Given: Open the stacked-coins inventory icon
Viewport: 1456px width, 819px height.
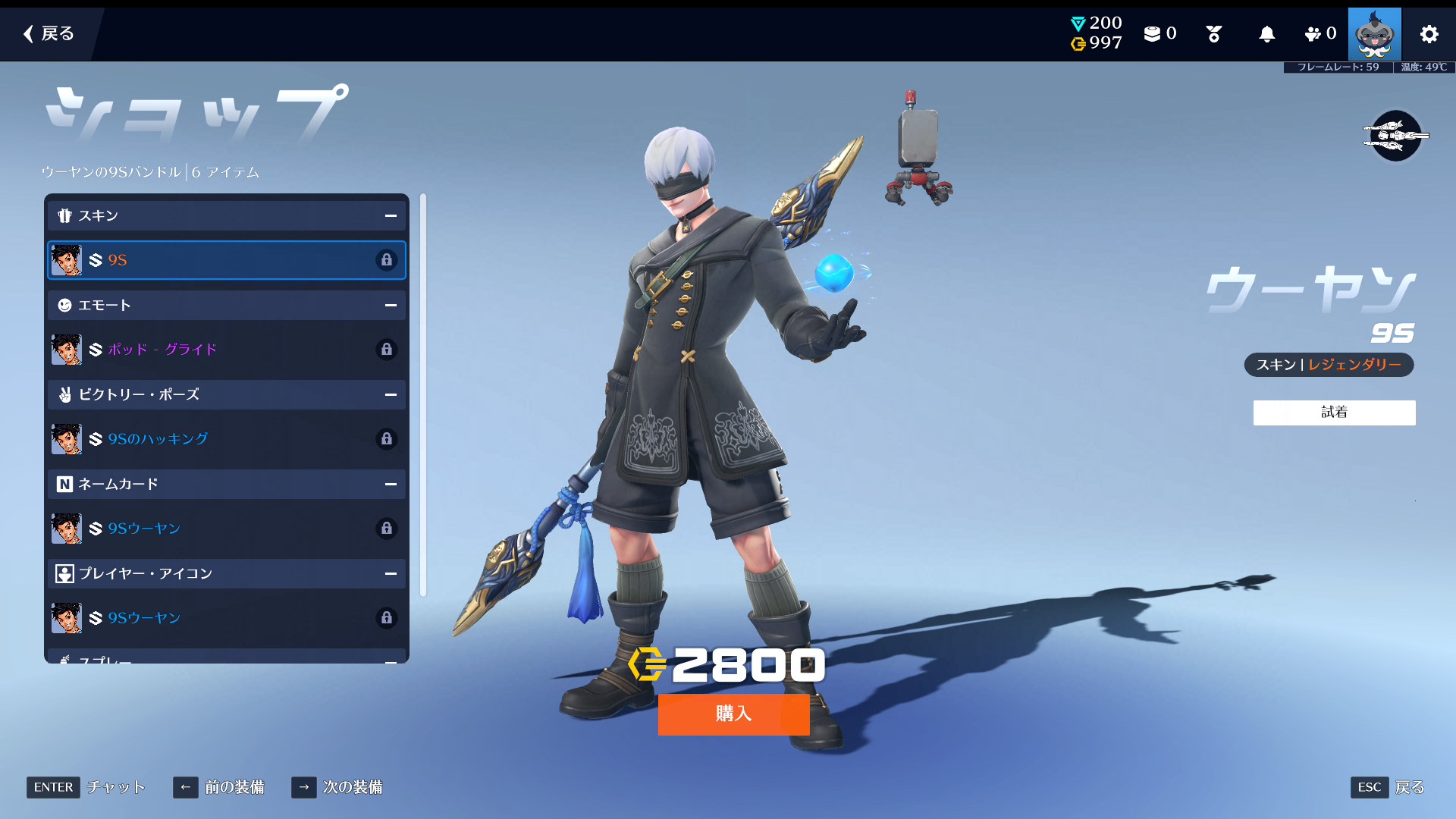Looking at the screenshot, I should [x=1152, y=34].
